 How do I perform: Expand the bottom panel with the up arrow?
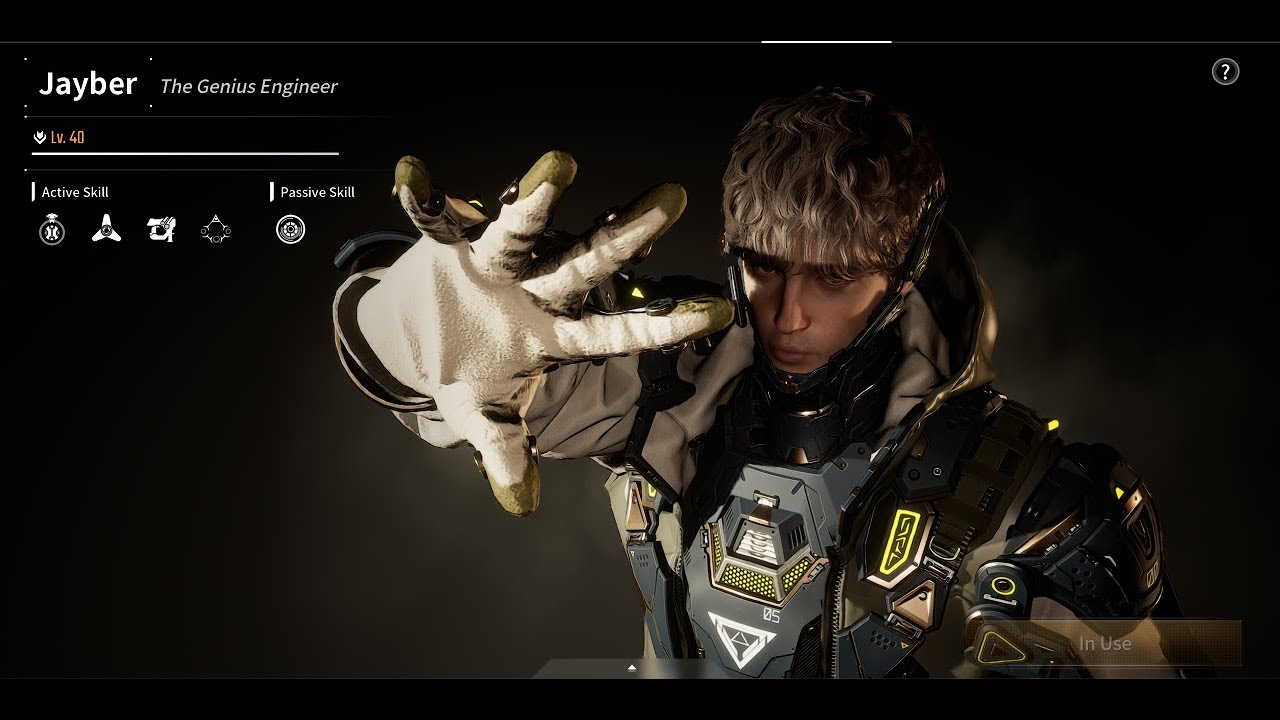[632, 667]
